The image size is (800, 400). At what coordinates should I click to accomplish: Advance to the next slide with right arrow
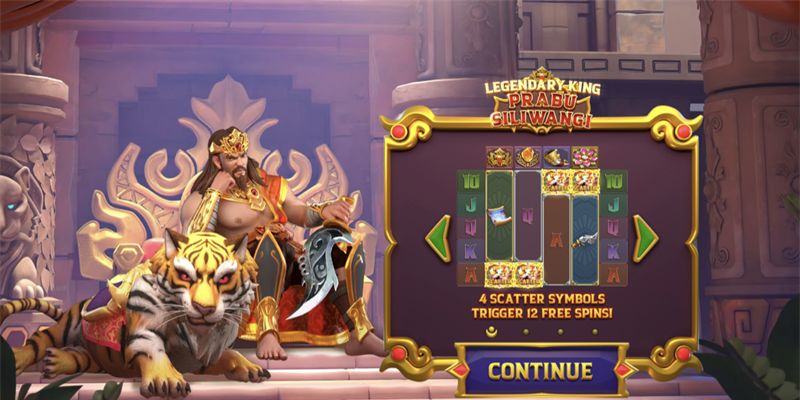[645, 238]
